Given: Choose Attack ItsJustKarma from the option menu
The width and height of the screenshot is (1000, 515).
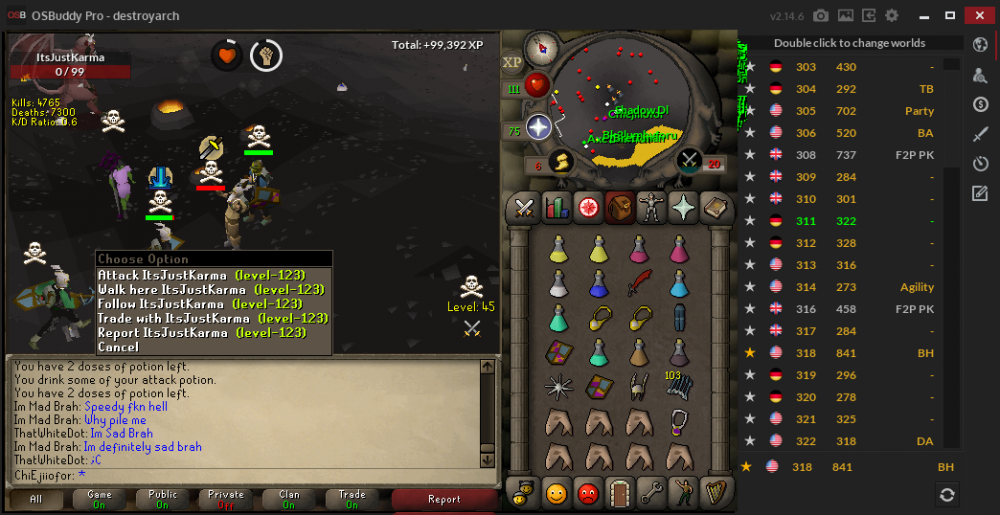Looking at the screenshot, I should pyautogui.click(x=200, y=275).
